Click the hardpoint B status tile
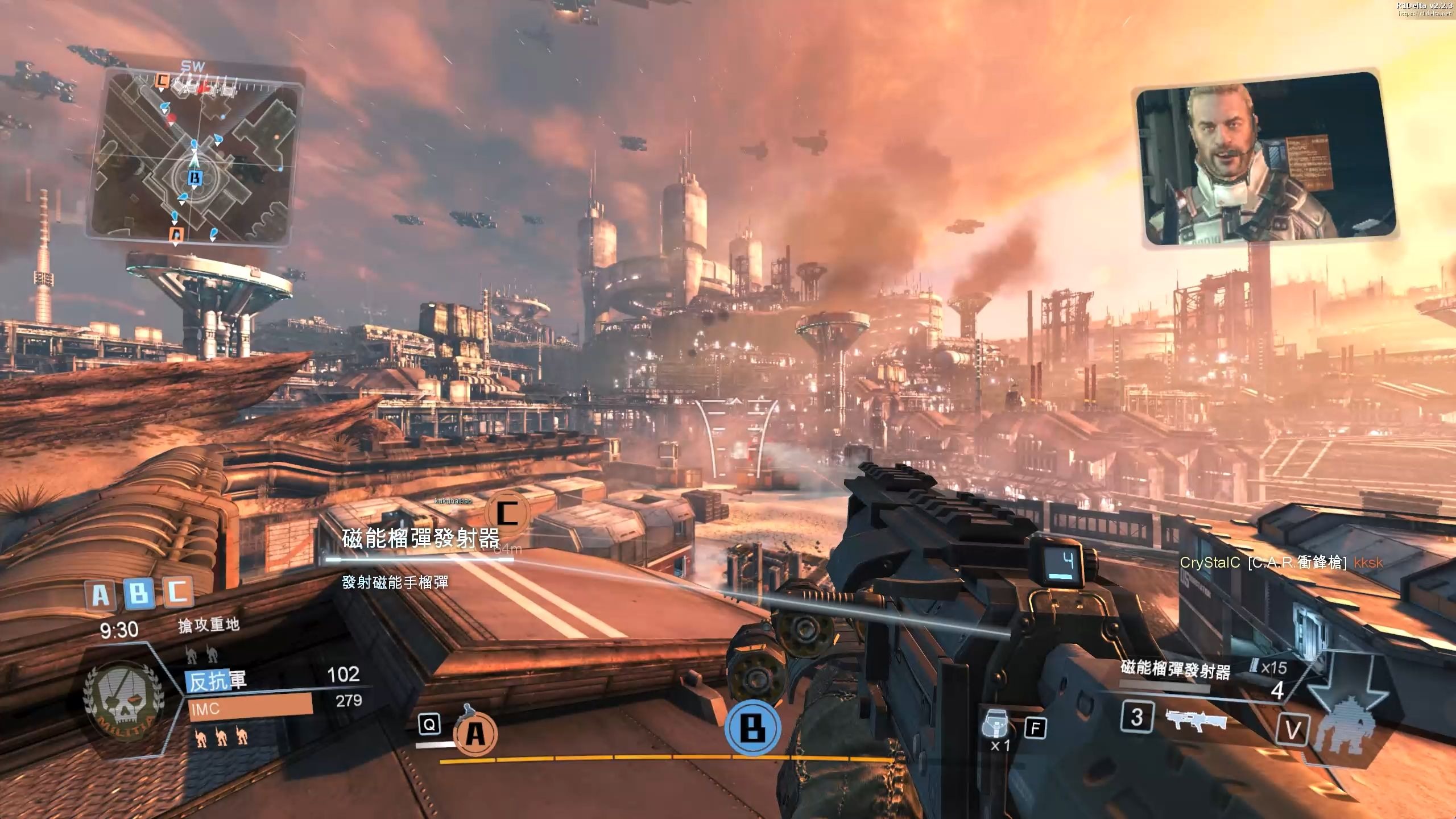Viewport: 1456px width, 819px height. pos(139,593)
